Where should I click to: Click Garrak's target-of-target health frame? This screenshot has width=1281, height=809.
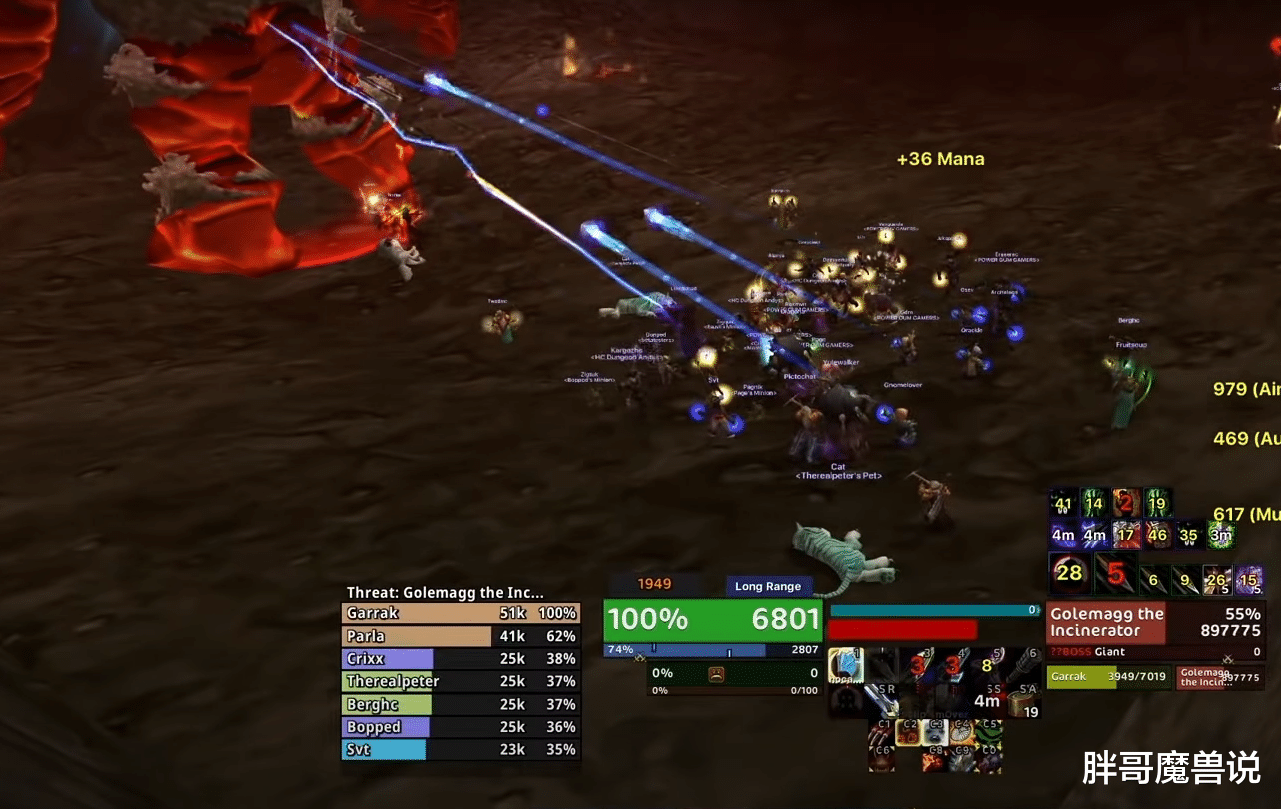click(x=1108, y=677)
